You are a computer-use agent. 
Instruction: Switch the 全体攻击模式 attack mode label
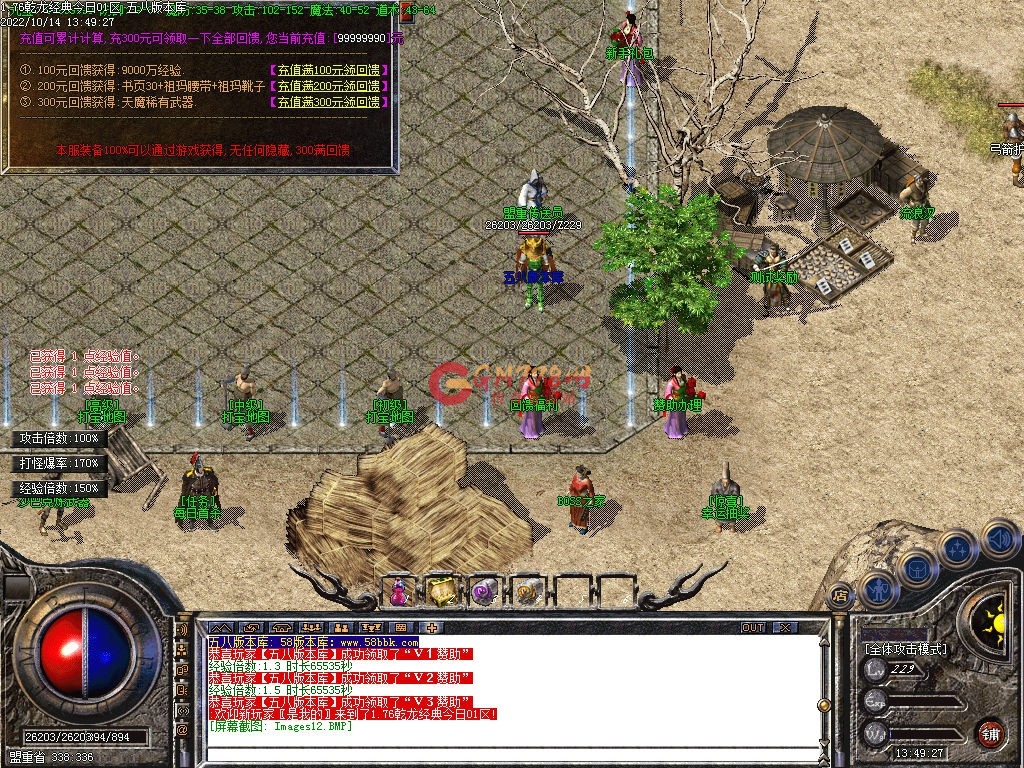(906, 649)
